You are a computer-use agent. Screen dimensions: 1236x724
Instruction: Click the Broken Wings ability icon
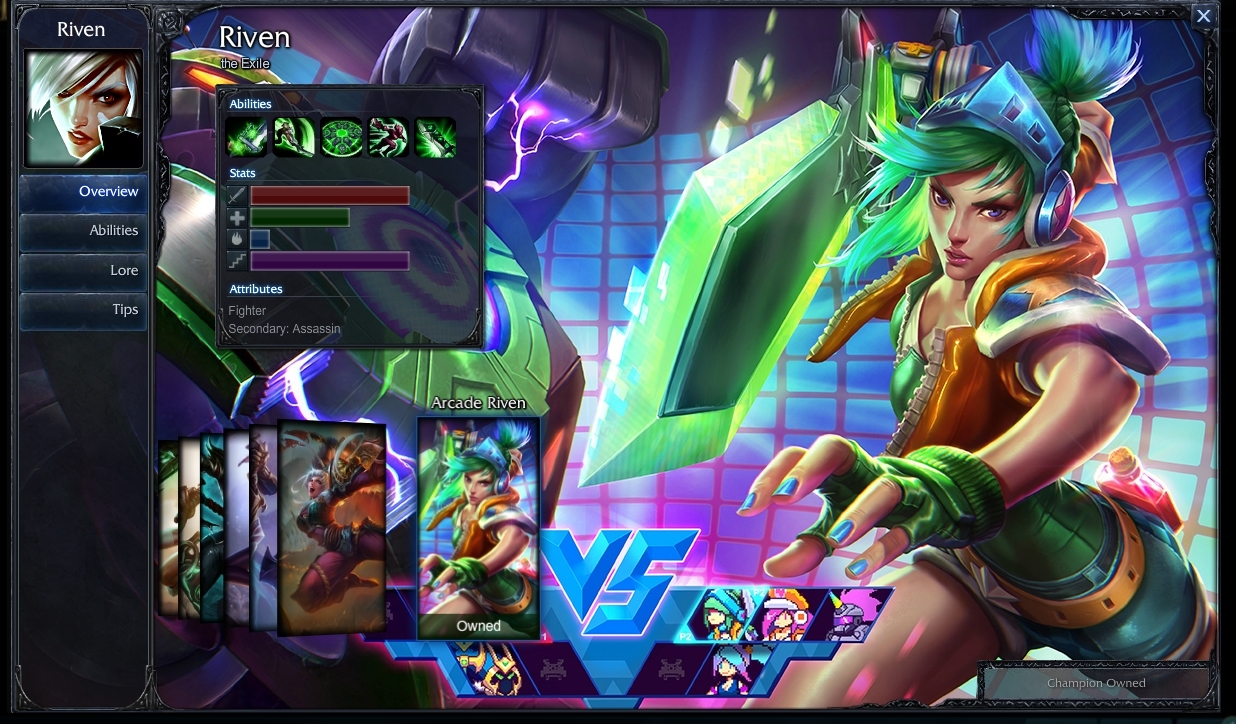[294, 137]
